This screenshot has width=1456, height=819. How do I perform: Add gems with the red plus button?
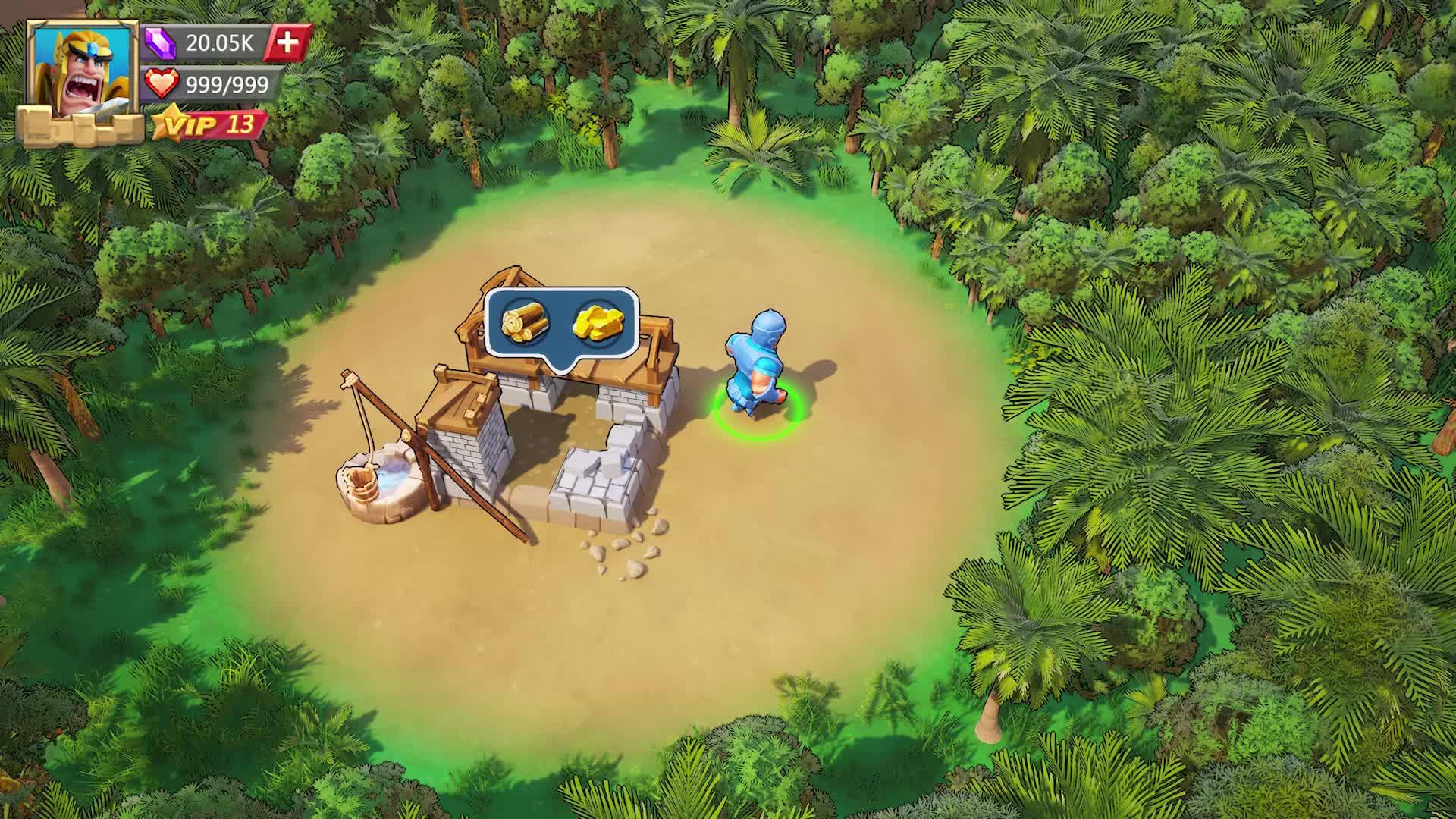click(288, 42)
